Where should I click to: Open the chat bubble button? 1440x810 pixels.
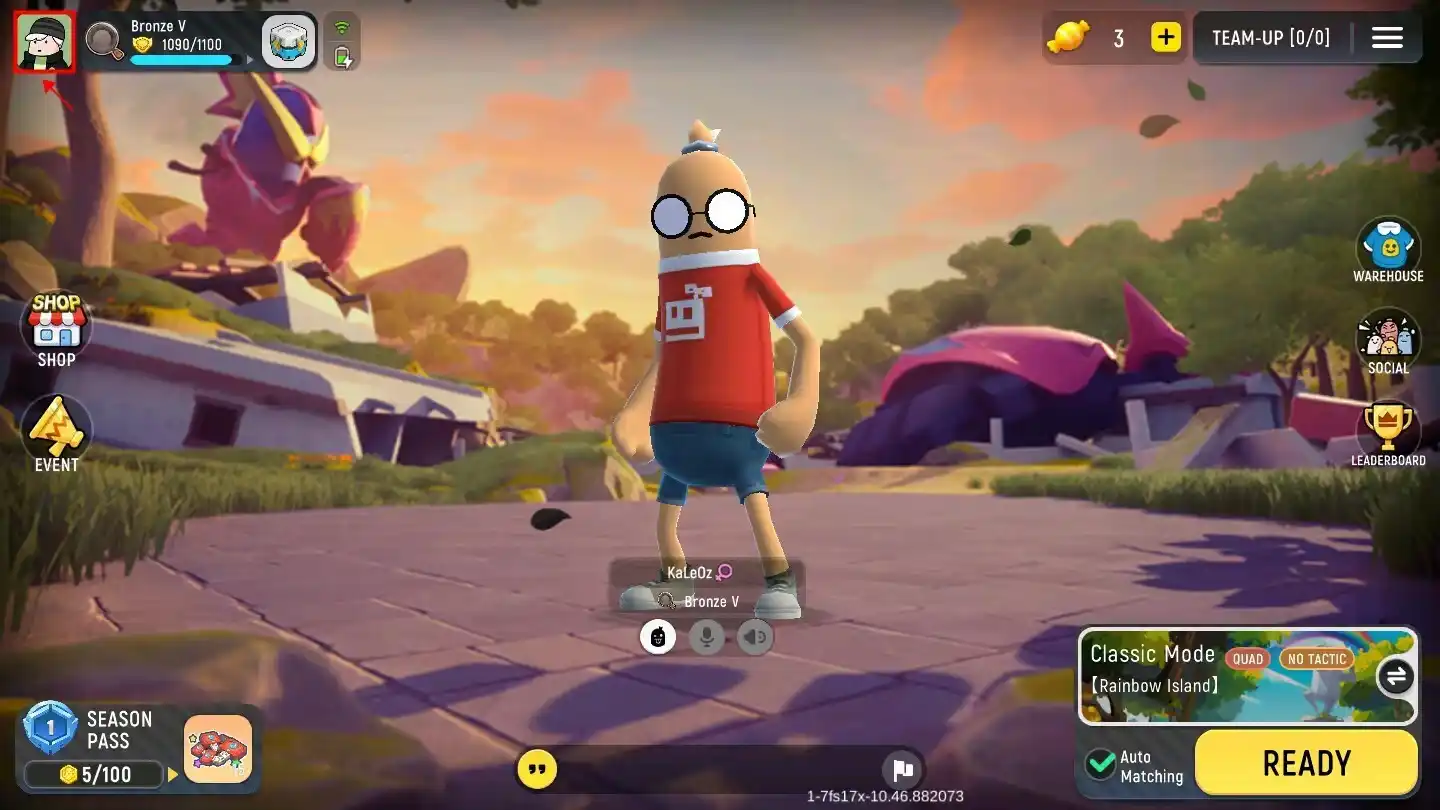point(538,770)
